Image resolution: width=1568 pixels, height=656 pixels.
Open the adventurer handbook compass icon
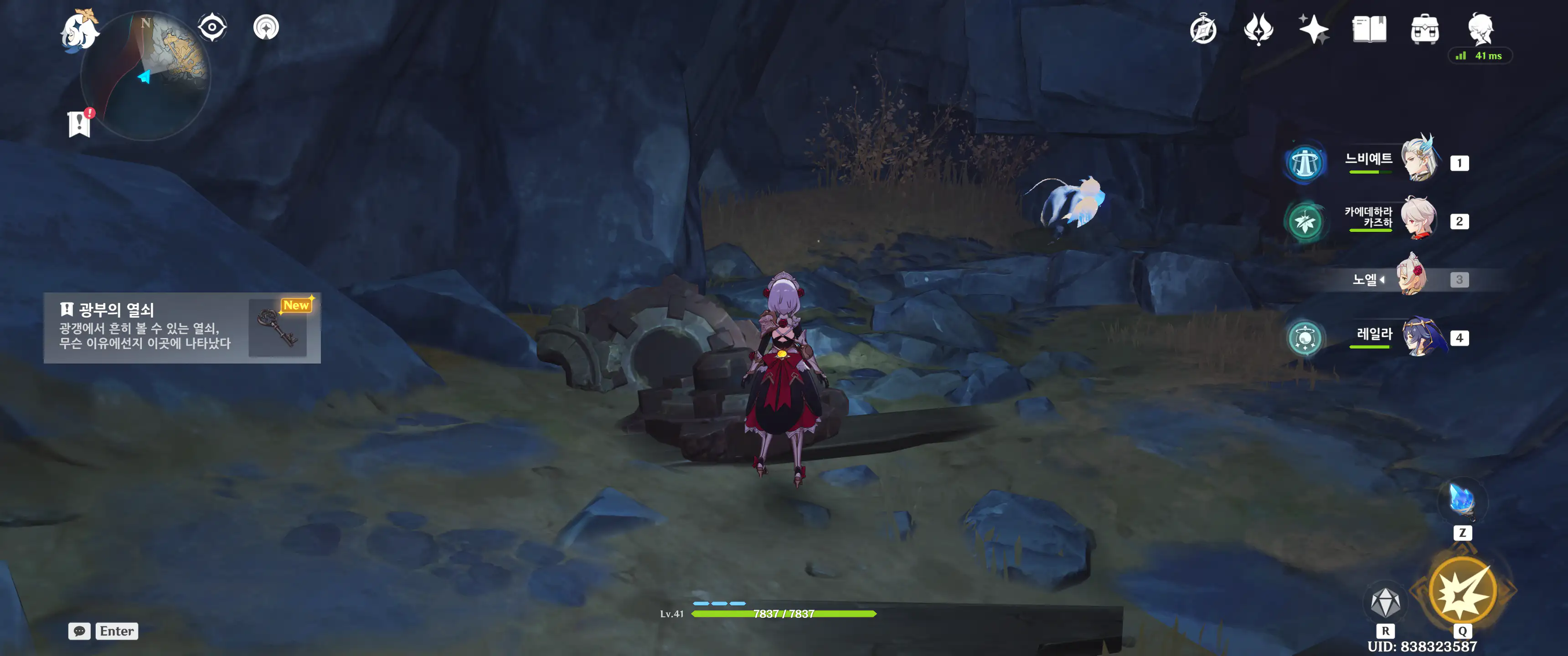tap(1203, 30)
